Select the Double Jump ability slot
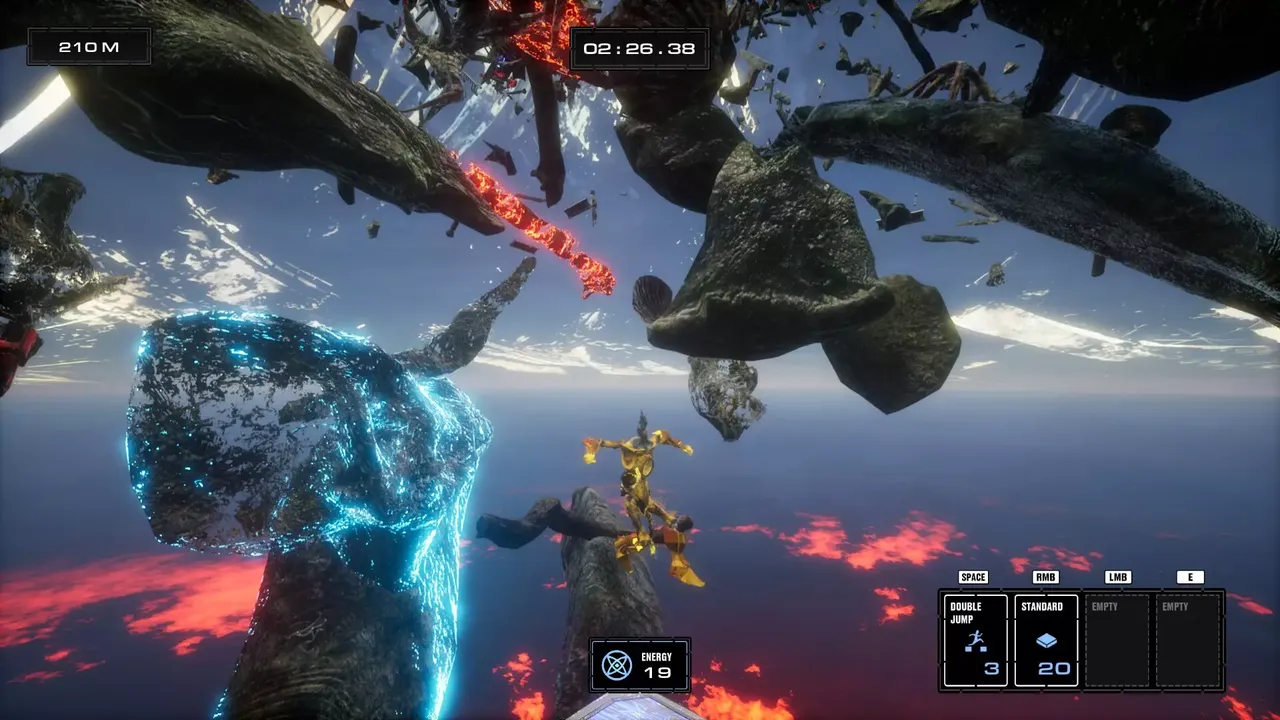Screen dimensions: 1280x720 [975, 640]
